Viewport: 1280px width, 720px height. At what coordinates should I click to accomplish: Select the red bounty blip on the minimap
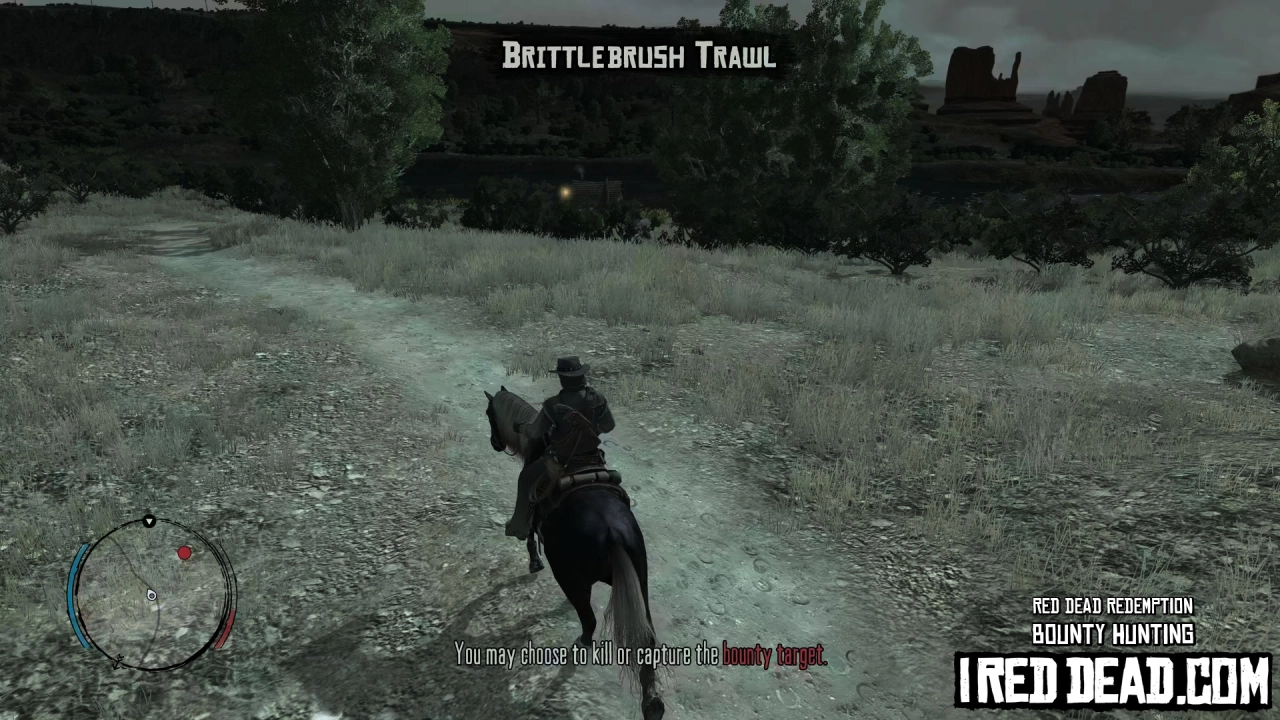pos(185,553)
